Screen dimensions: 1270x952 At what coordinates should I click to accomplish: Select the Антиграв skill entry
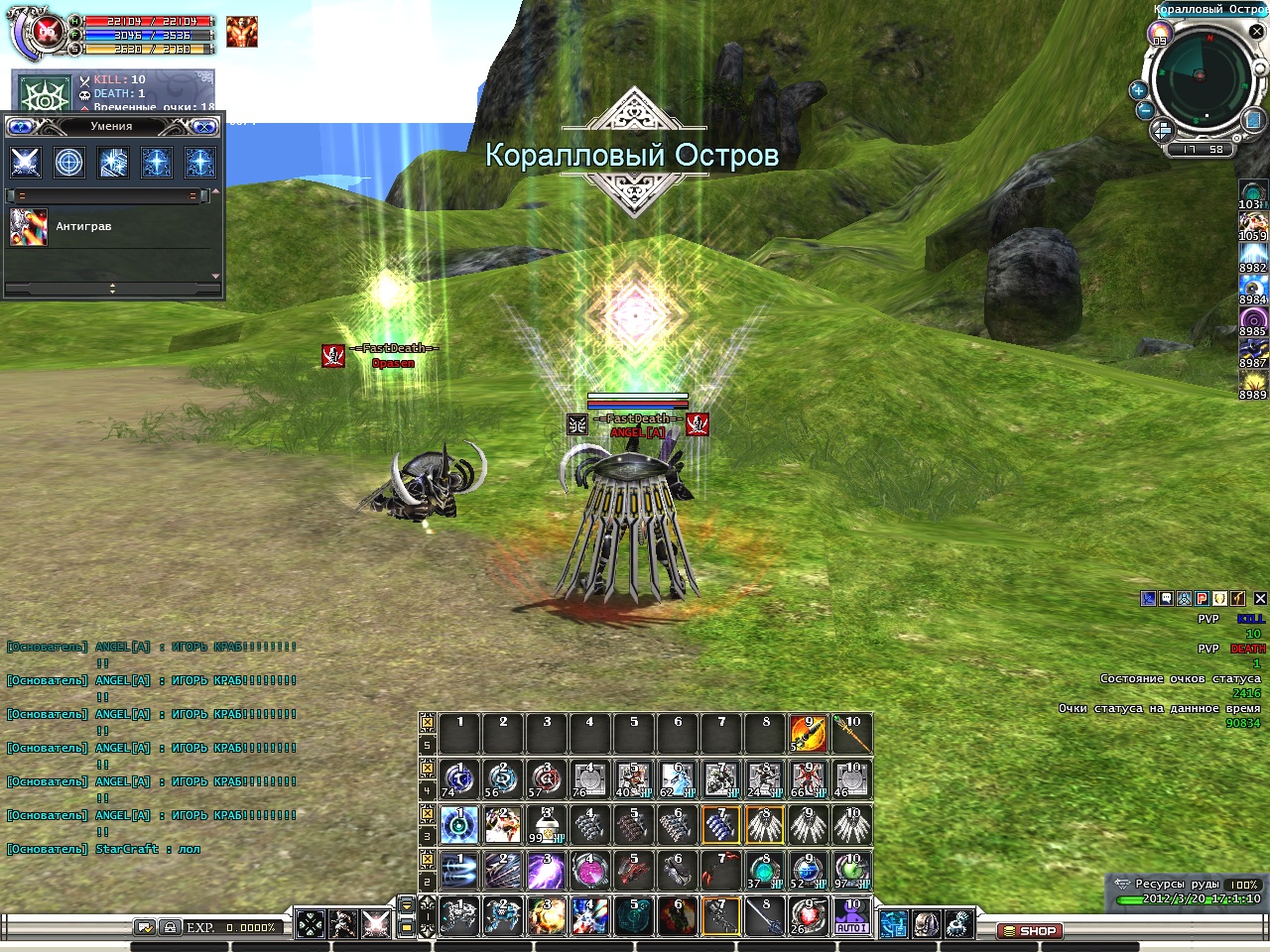83,227
